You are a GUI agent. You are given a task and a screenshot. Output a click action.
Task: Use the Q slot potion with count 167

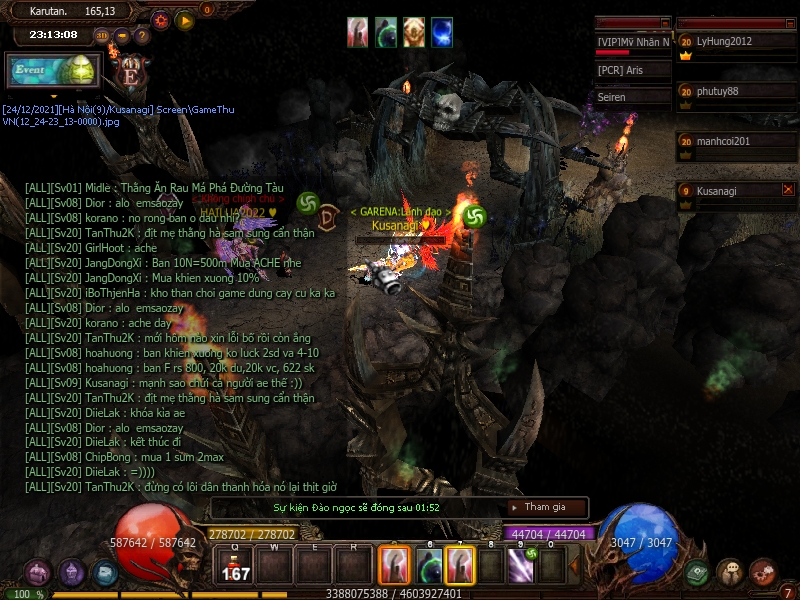point(235,566)
